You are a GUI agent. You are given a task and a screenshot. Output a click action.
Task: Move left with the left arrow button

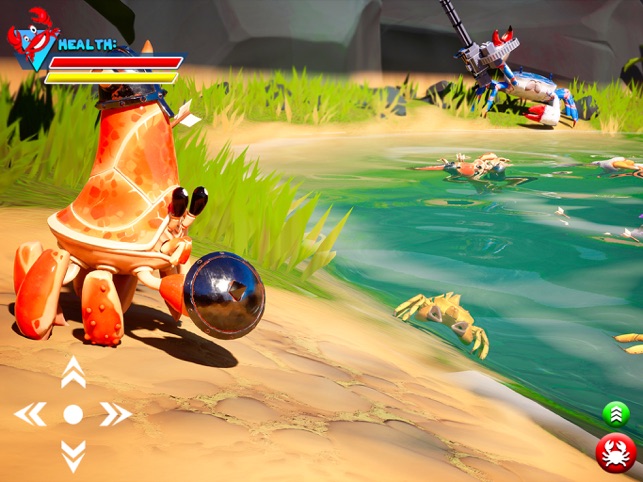31,414
